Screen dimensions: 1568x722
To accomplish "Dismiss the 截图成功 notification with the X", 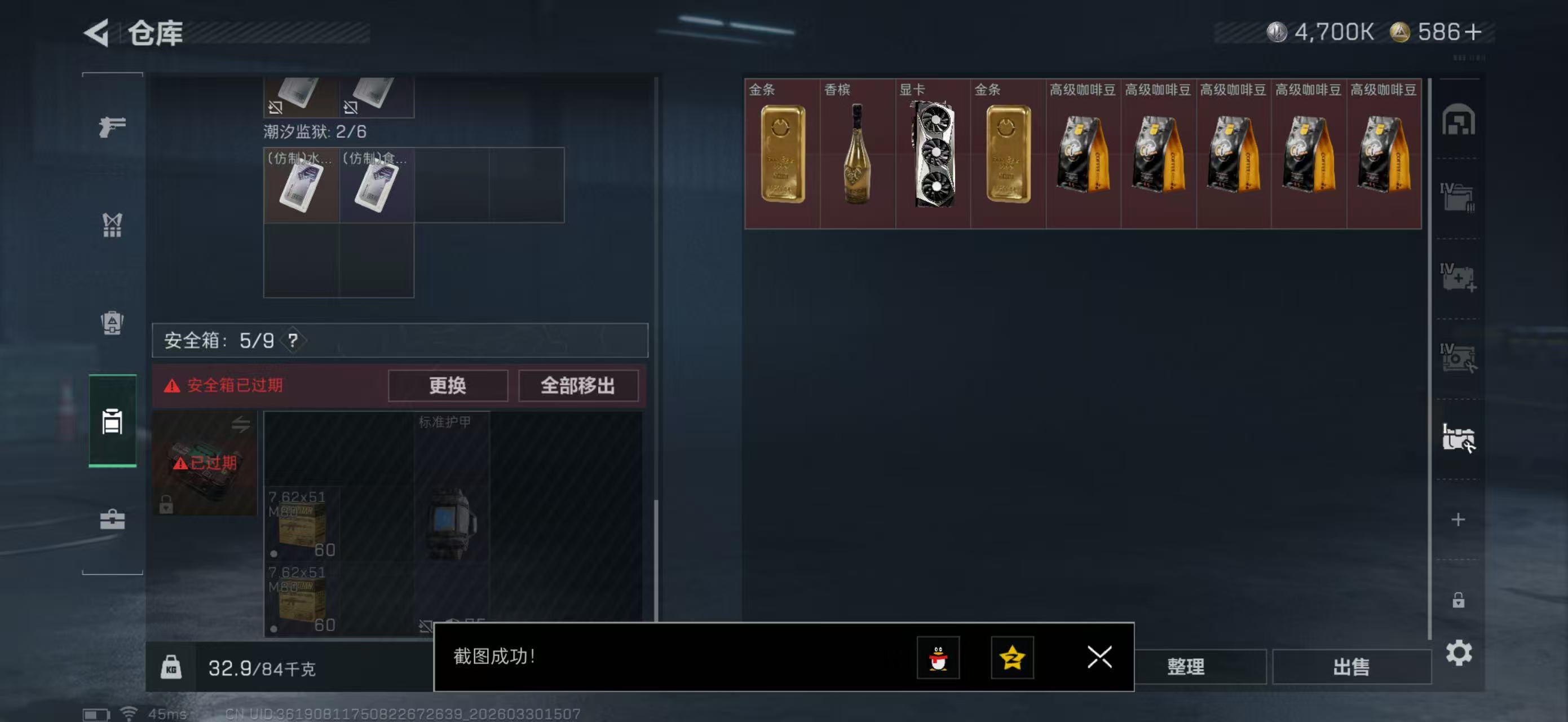I will tap(1099, 658).
